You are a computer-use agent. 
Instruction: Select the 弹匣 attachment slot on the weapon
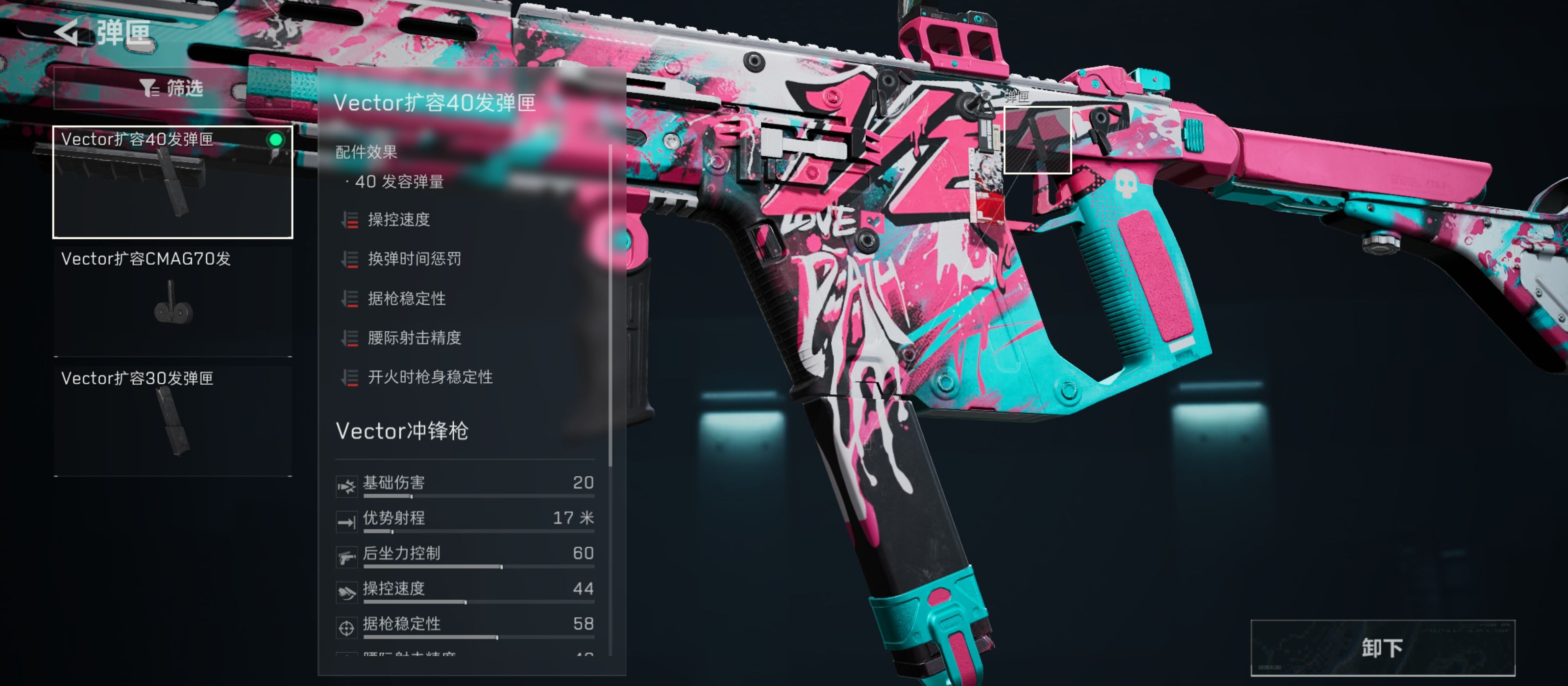[x=1037, y=140]
